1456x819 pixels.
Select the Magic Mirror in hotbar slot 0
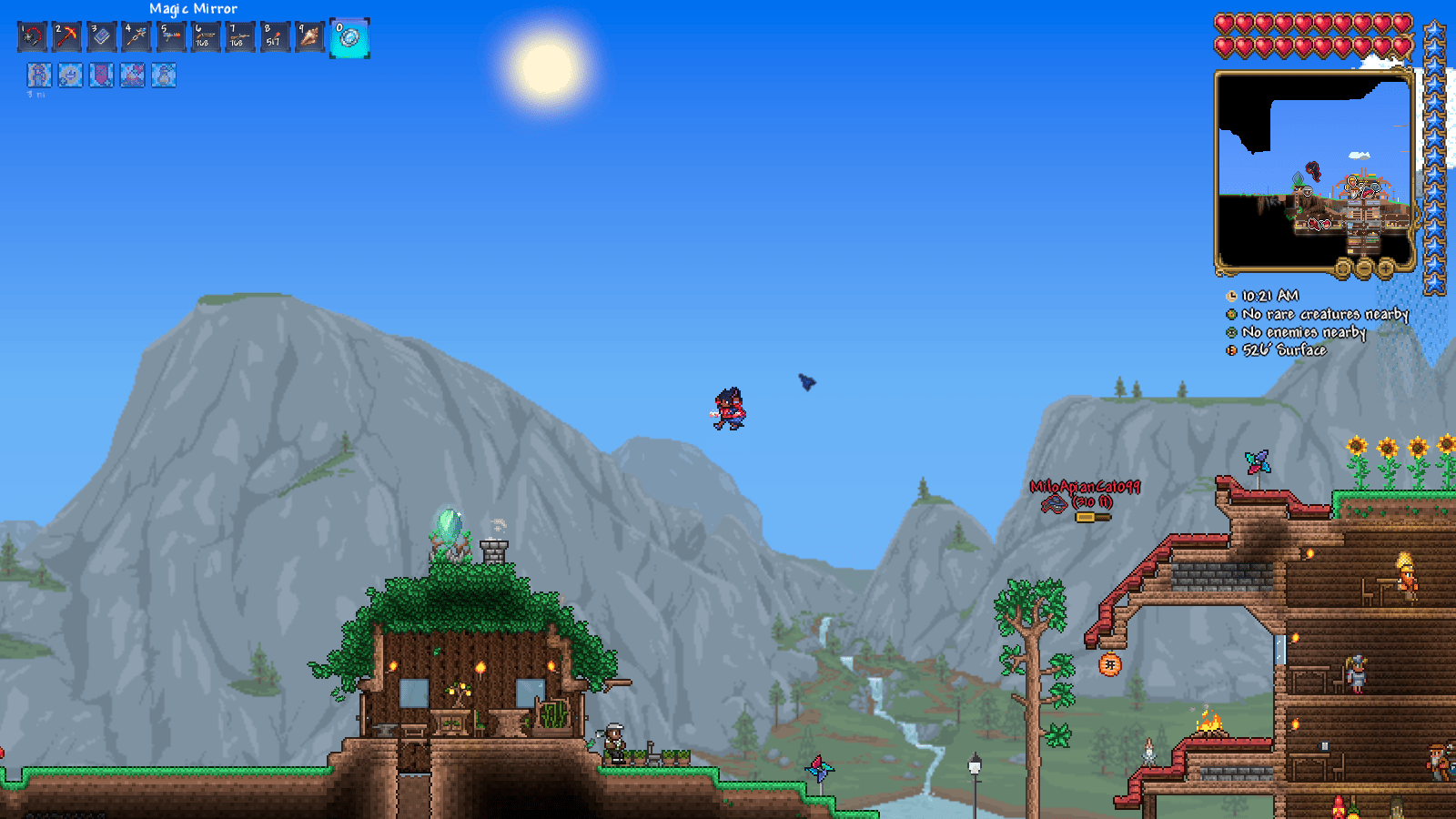349,36
